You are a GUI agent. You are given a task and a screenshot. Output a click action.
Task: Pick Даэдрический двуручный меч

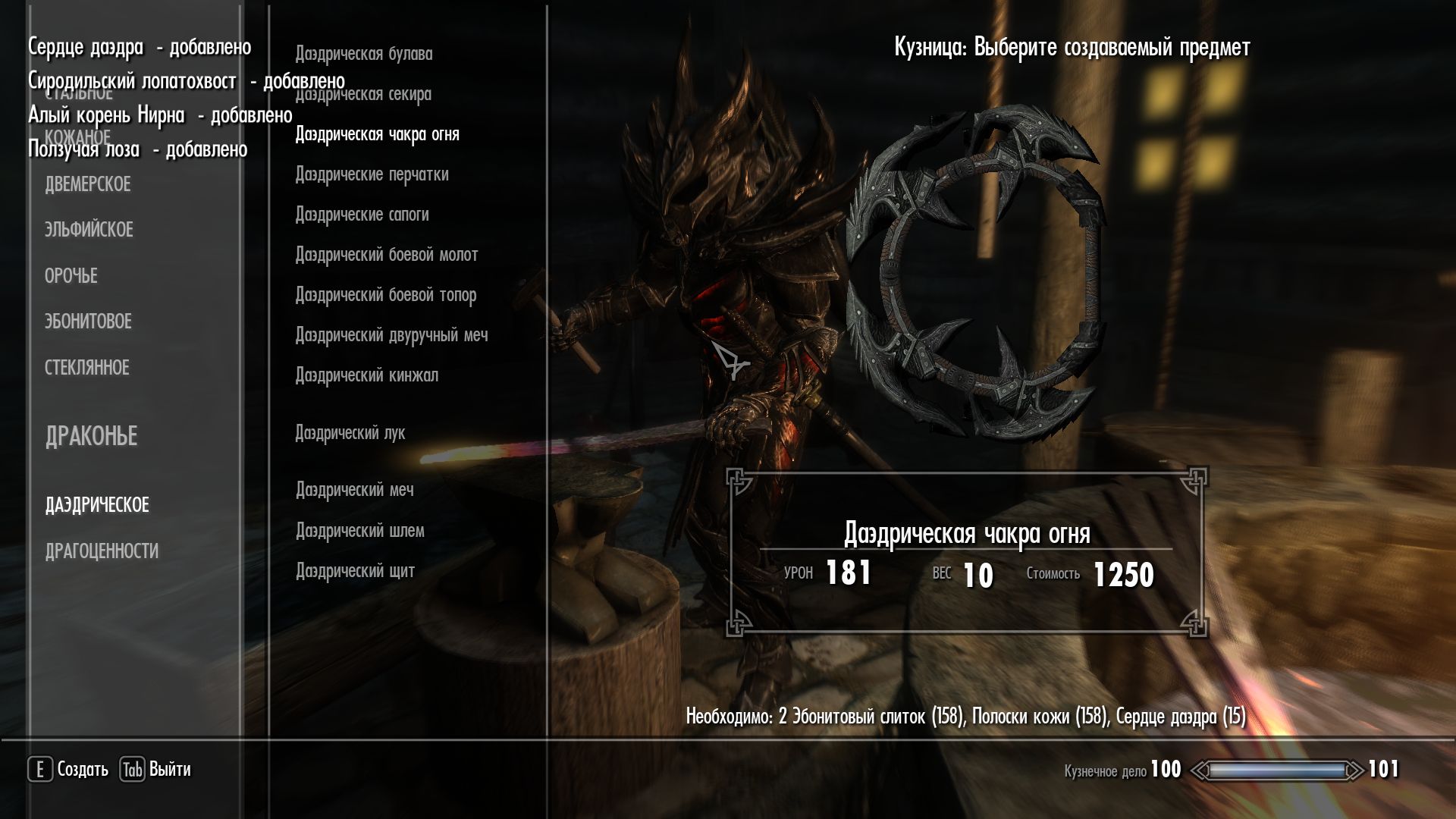pyautogui.click(x=391, y=335)
